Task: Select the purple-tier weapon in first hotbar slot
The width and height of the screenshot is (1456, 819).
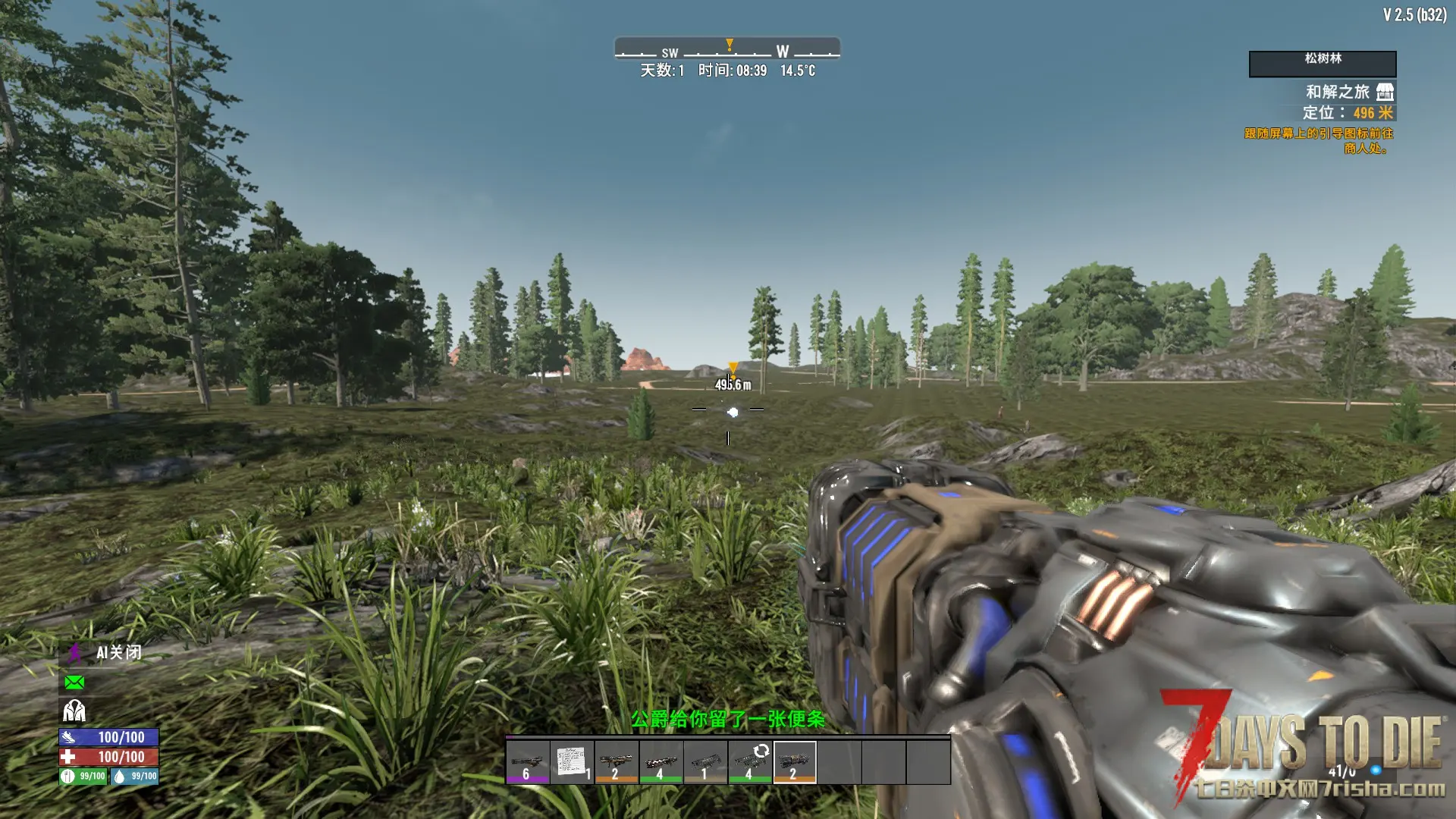Action: point(528,761)
